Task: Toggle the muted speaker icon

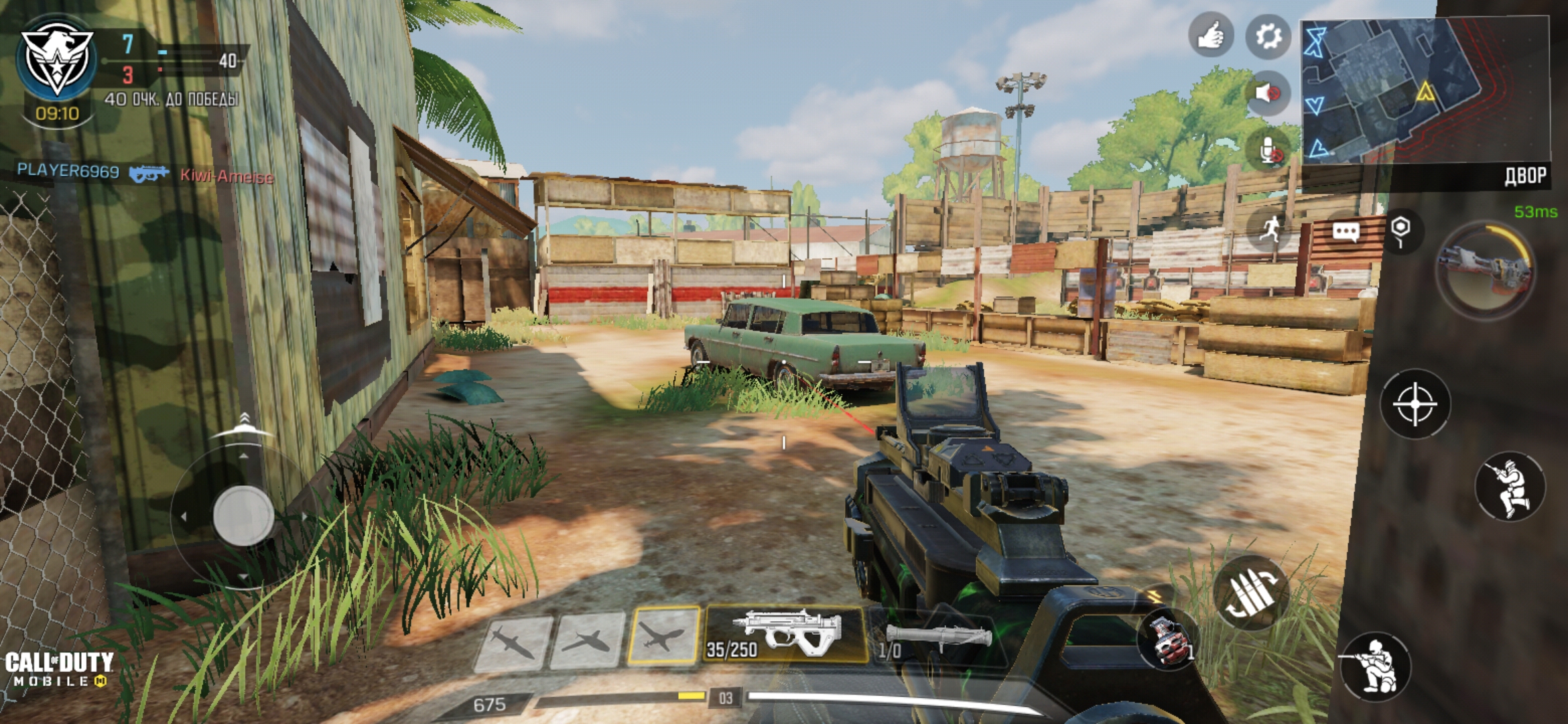Action: coord(1268,93)
